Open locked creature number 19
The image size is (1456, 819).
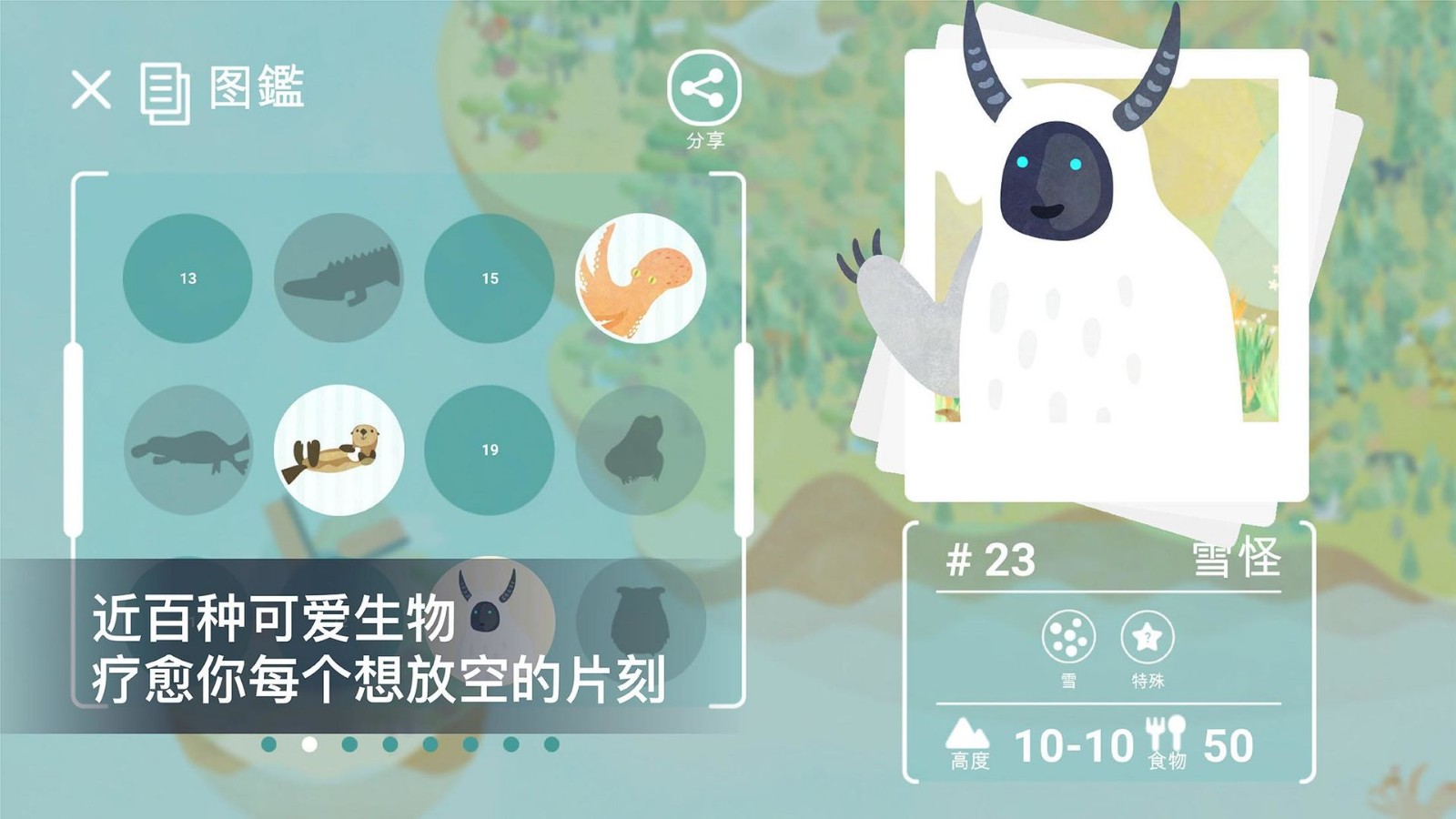click(x=490, y=449)
